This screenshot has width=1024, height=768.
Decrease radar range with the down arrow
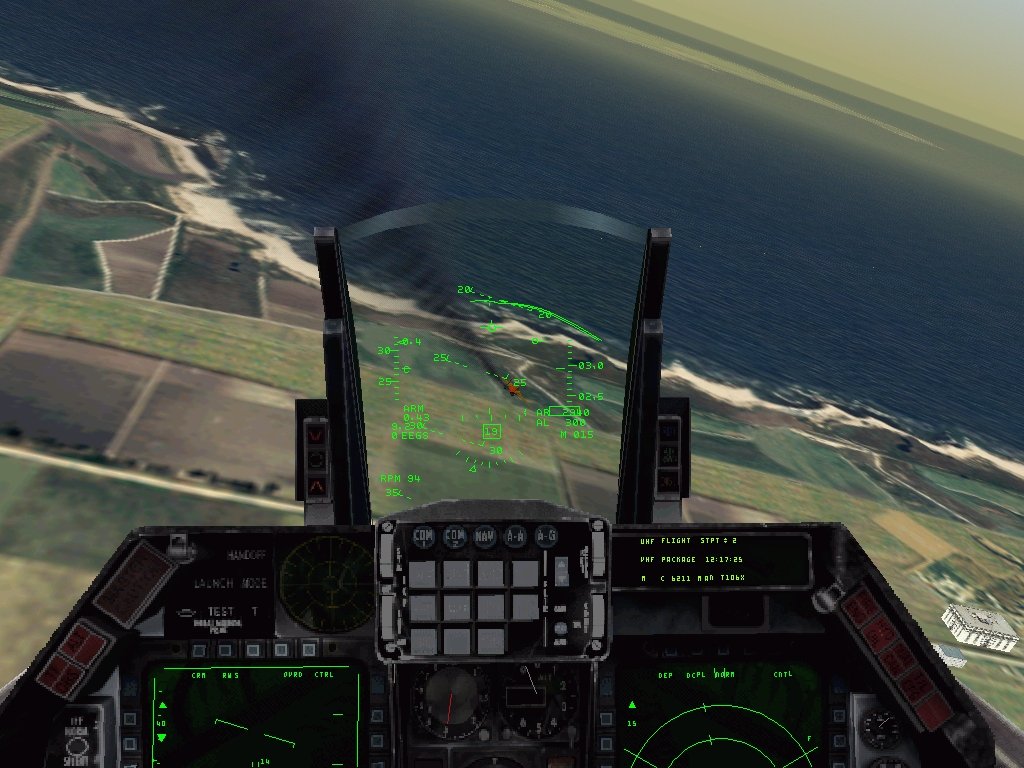162,738
